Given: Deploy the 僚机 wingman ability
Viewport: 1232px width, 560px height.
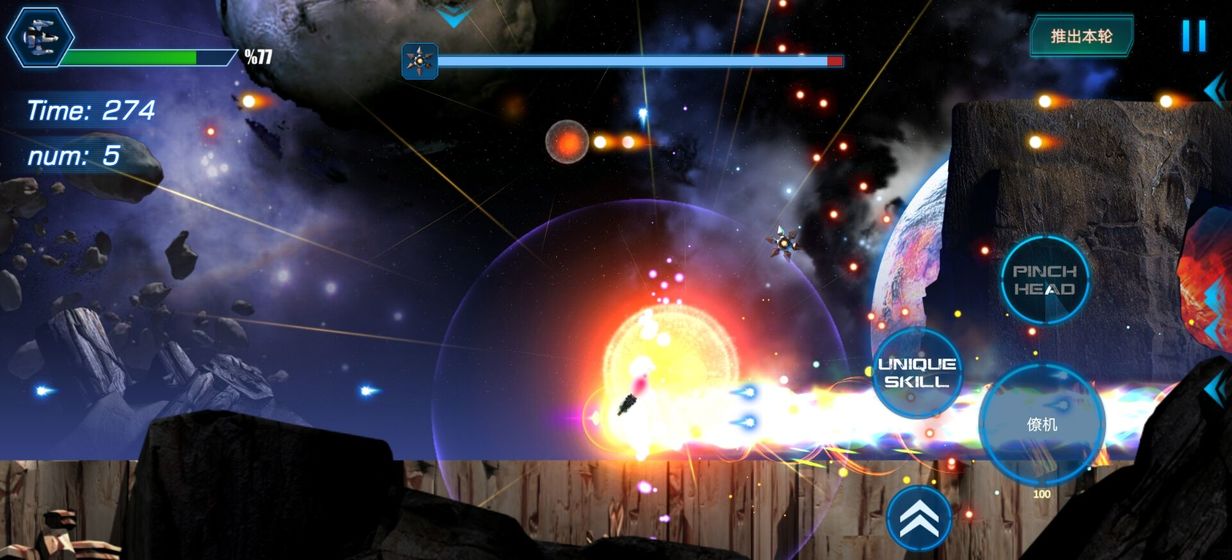Looking at the screenshot, I should click(1042, 424).
